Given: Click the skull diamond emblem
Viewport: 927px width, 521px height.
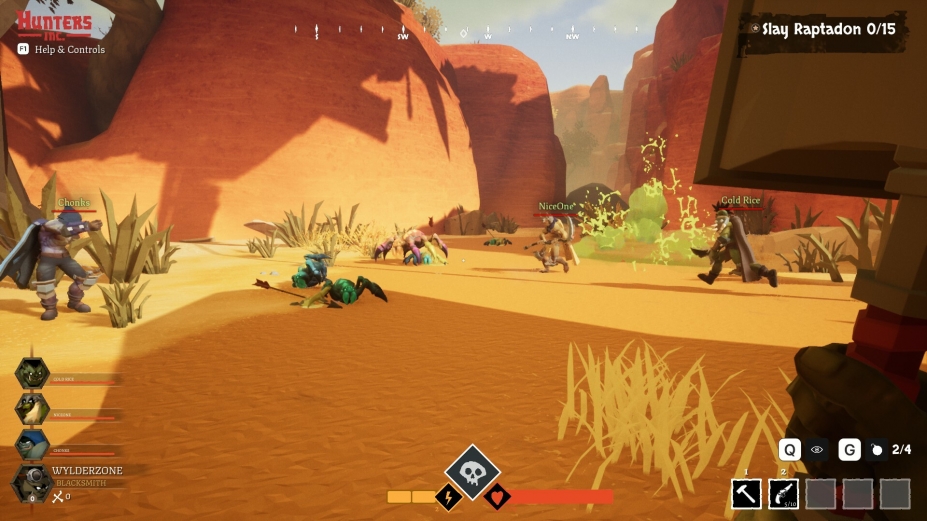Looking at the screenshot, I should (472, 471).
